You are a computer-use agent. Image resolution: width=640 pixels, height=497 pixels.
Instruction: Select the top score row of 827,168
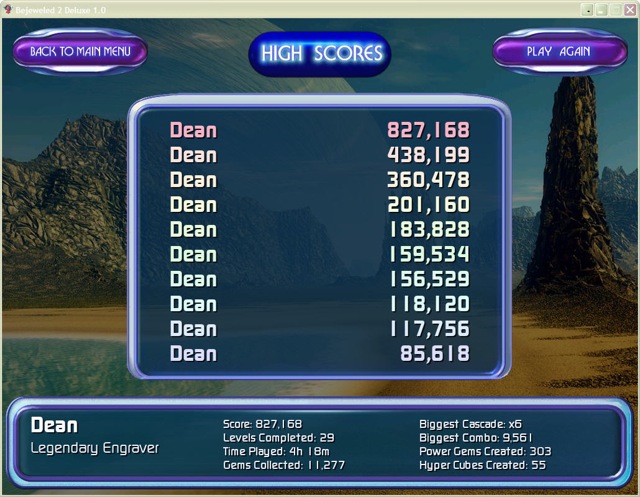pyautogui.click(x=319, y=130)
